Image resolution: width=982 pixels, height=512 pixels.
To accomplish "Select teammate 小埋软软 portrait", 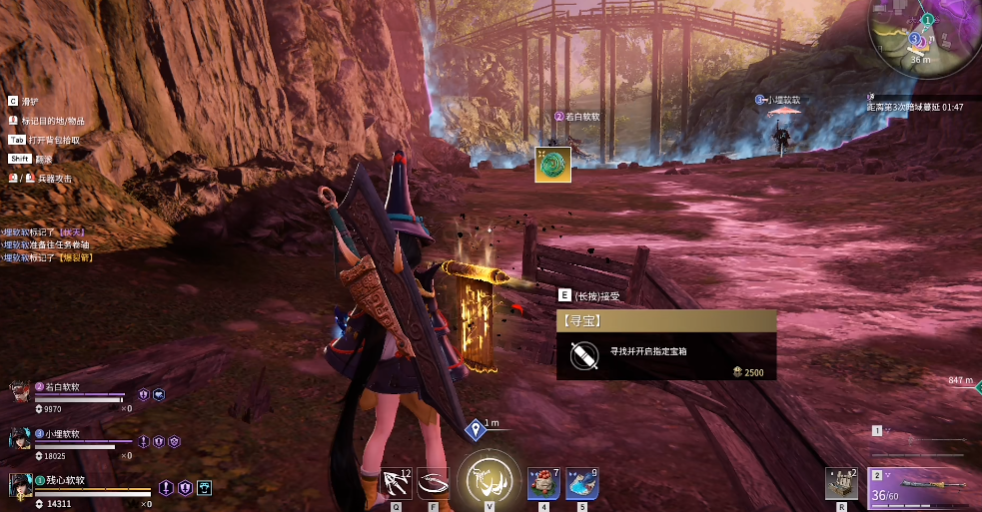I will click(x=19, y=438).
